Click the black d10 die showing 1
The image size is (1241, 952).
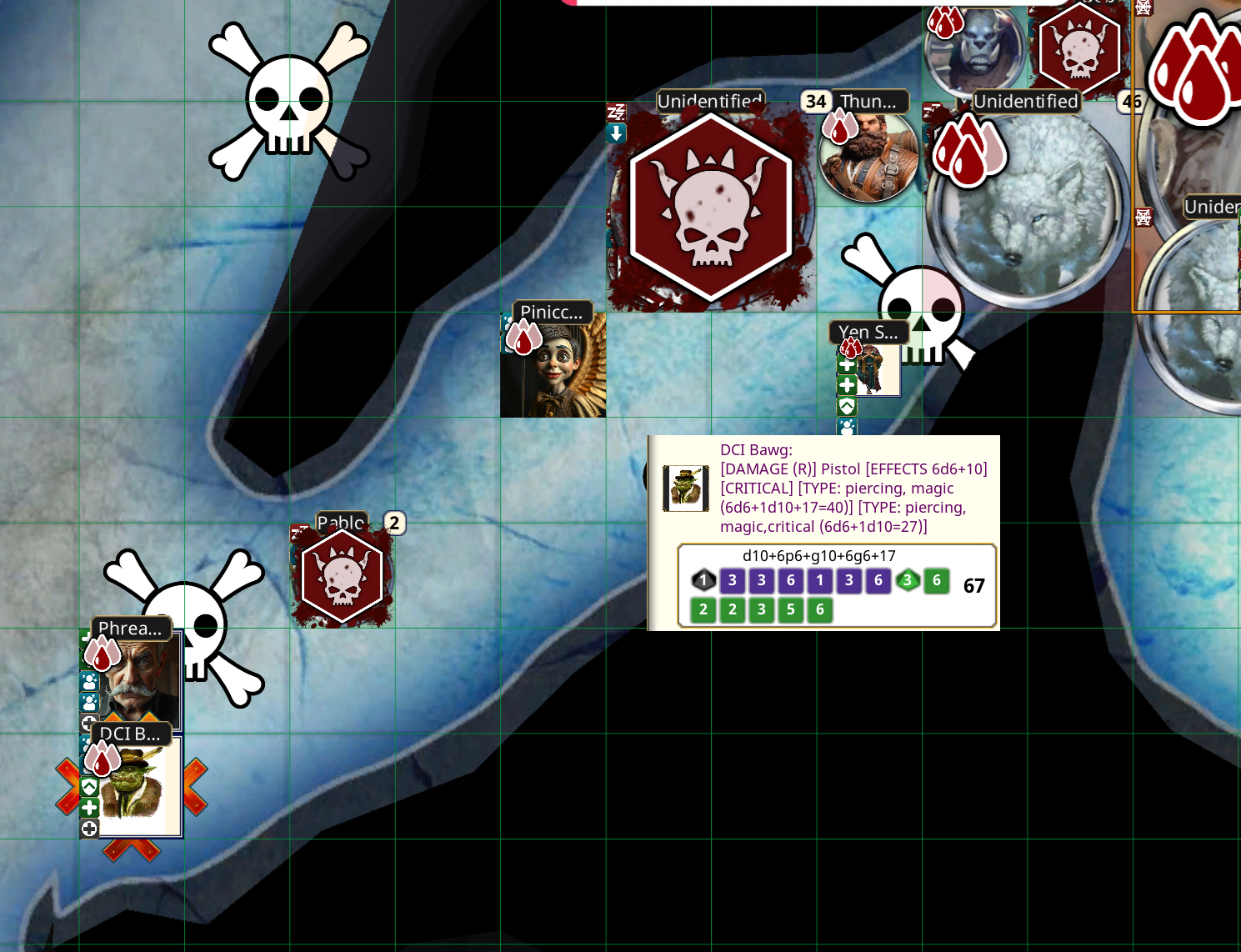[703, 581]
